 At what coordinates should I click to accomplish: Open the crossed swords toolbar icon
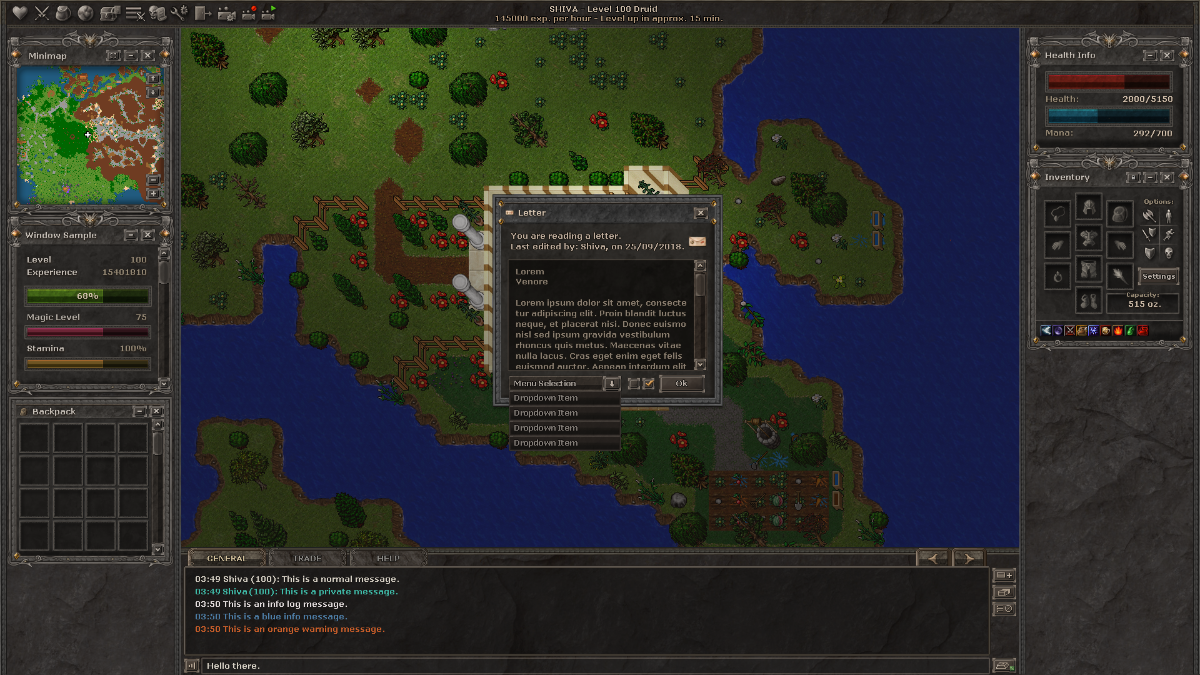pos(42,13)
